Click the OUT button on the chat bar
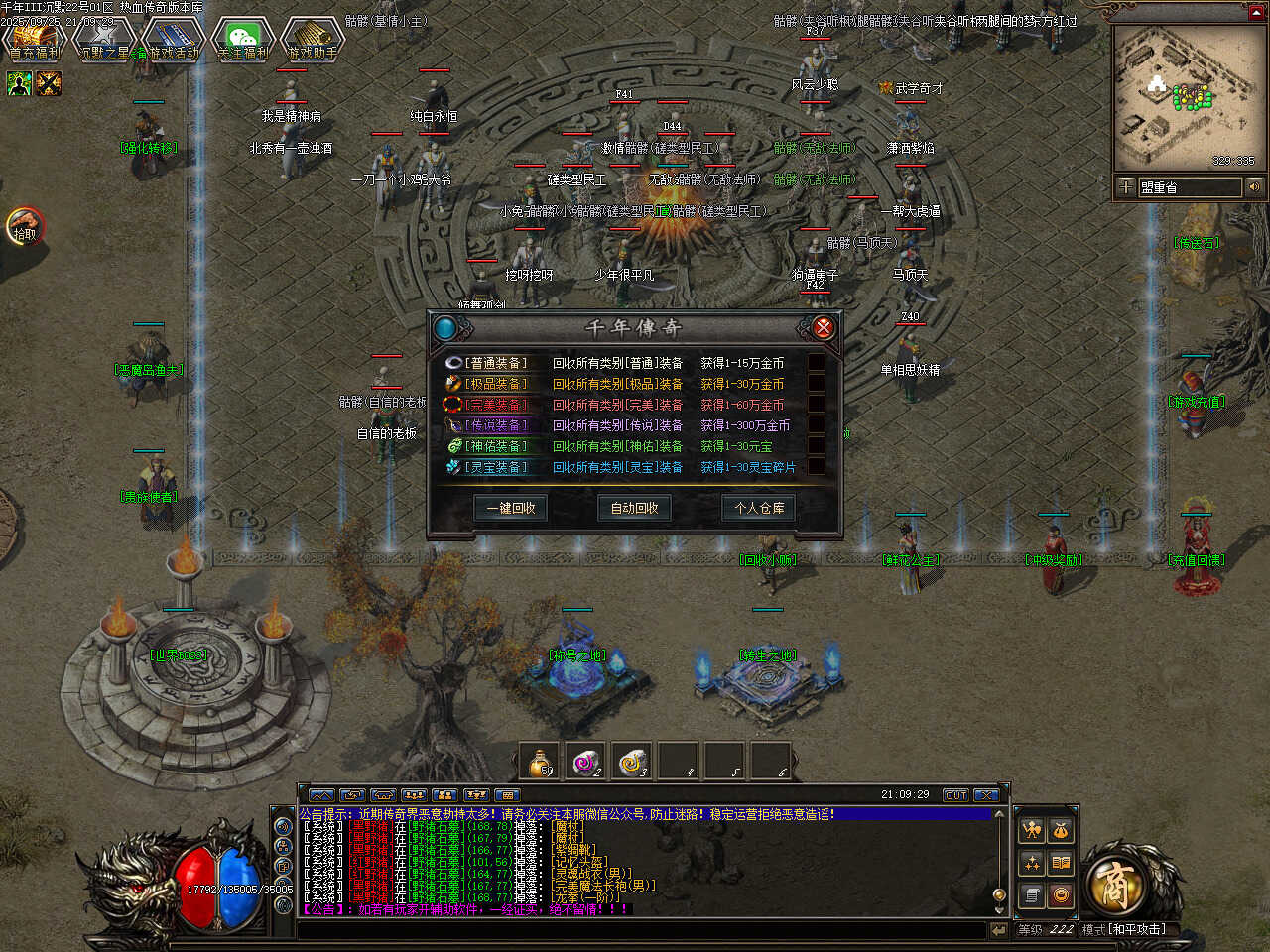1270x952 pixels. 955,795
